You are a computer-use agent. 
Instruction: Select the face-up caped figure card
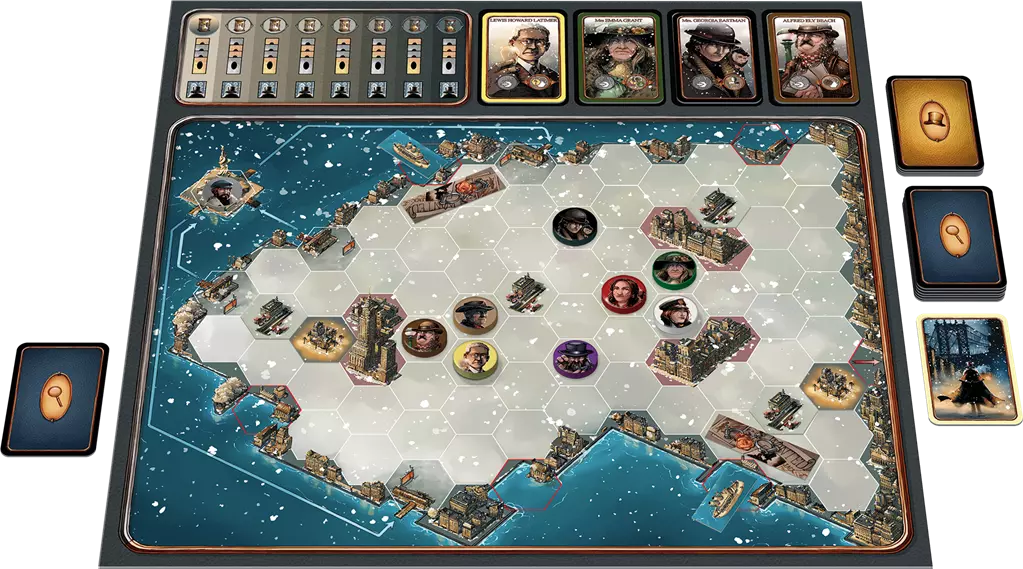[962, 367]
